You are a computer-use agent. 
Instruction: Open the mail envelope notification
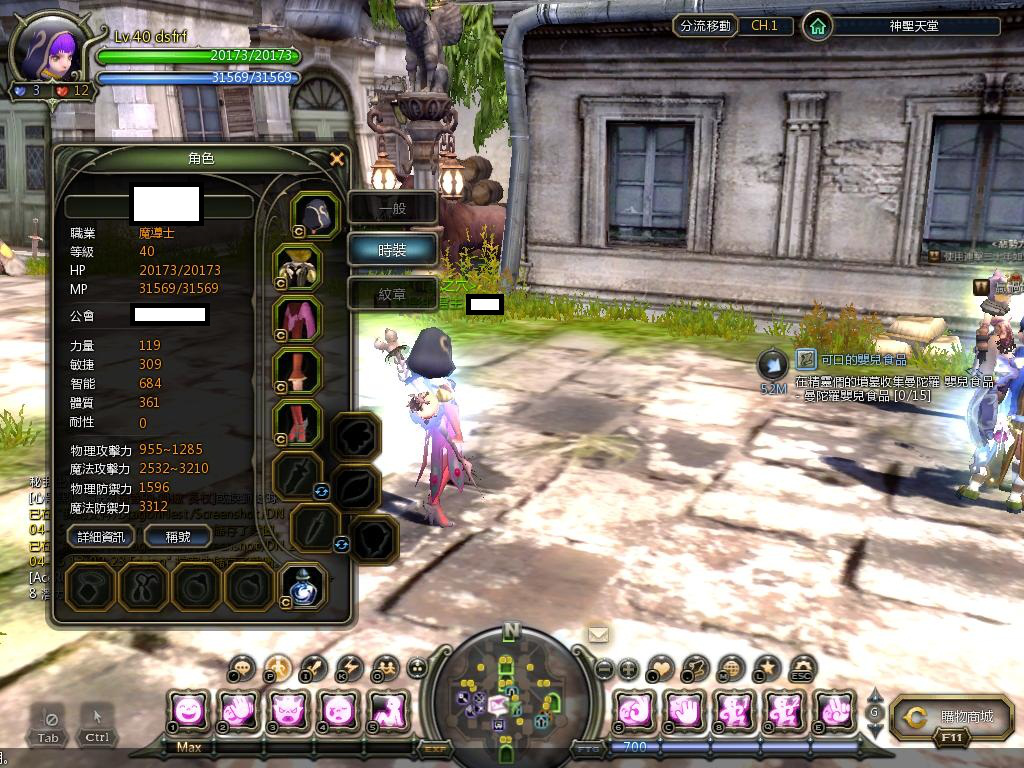click(x=598, y=634)
